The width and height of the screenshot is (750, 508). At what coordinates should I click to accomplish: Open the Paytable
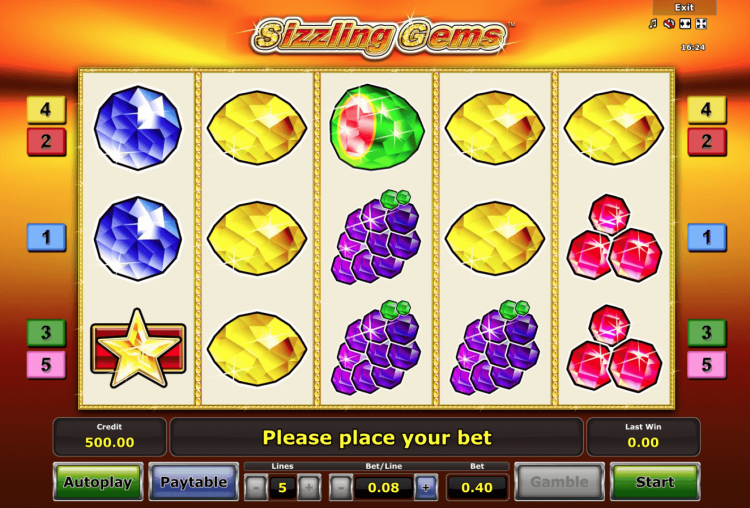194,482
